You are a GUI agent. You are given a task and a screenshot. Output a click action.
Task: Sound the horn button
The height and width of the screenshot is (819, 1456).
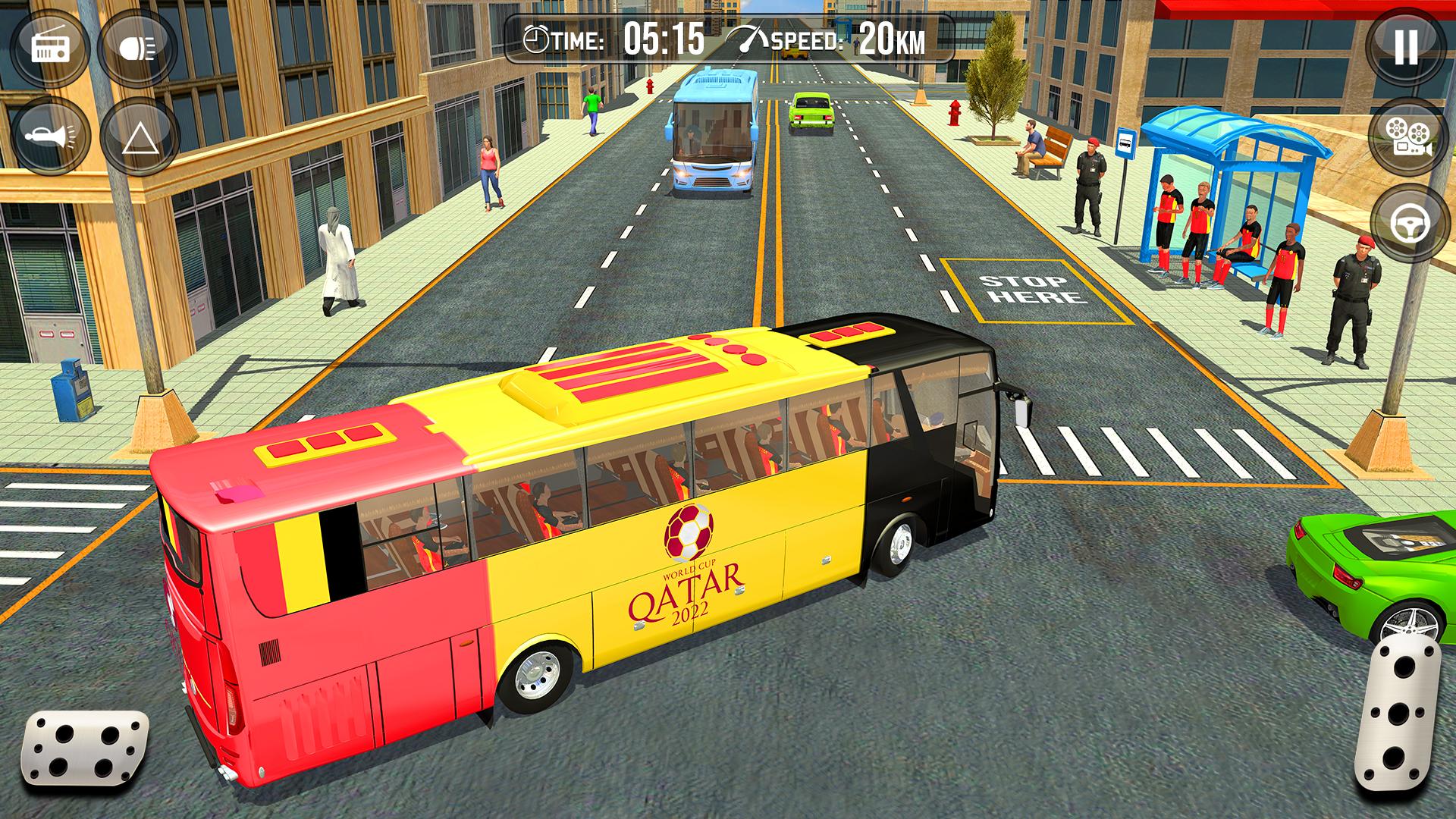pyautogui.click(x=50, y=136)
